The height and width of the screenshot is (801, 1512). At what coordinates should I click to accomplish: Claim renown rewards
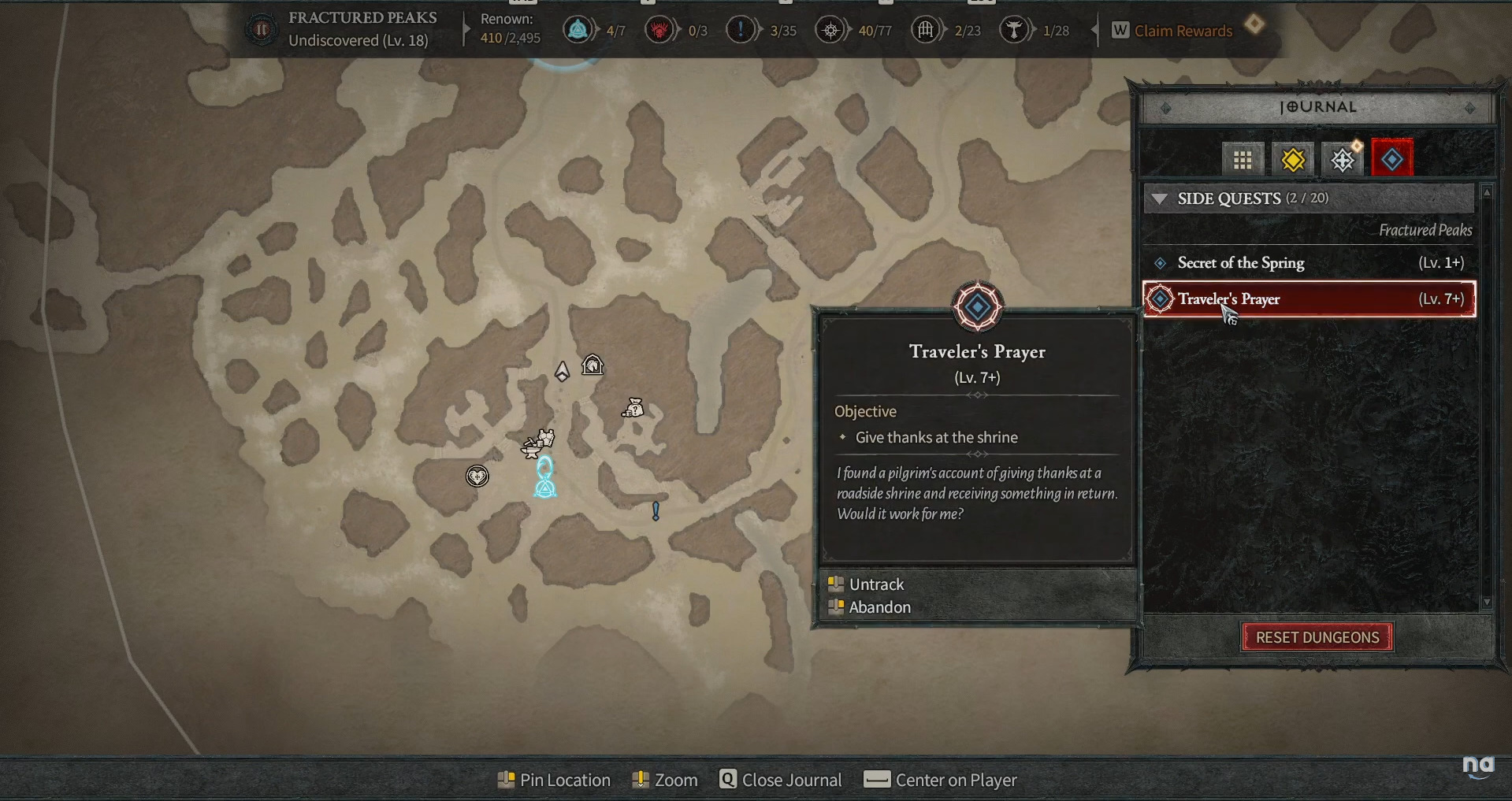1182,31
